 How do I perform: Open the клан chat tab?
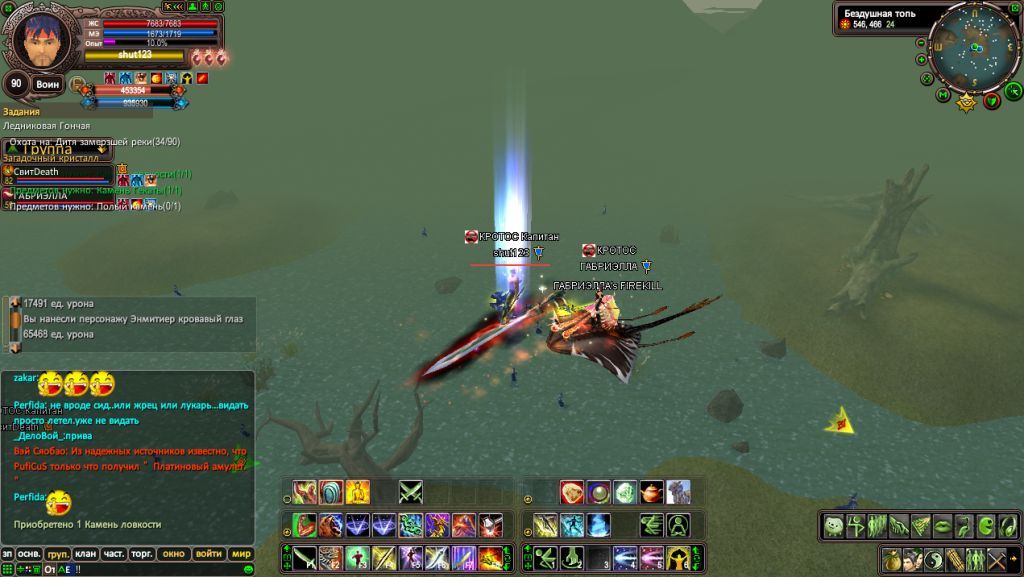tap(87, 553)
